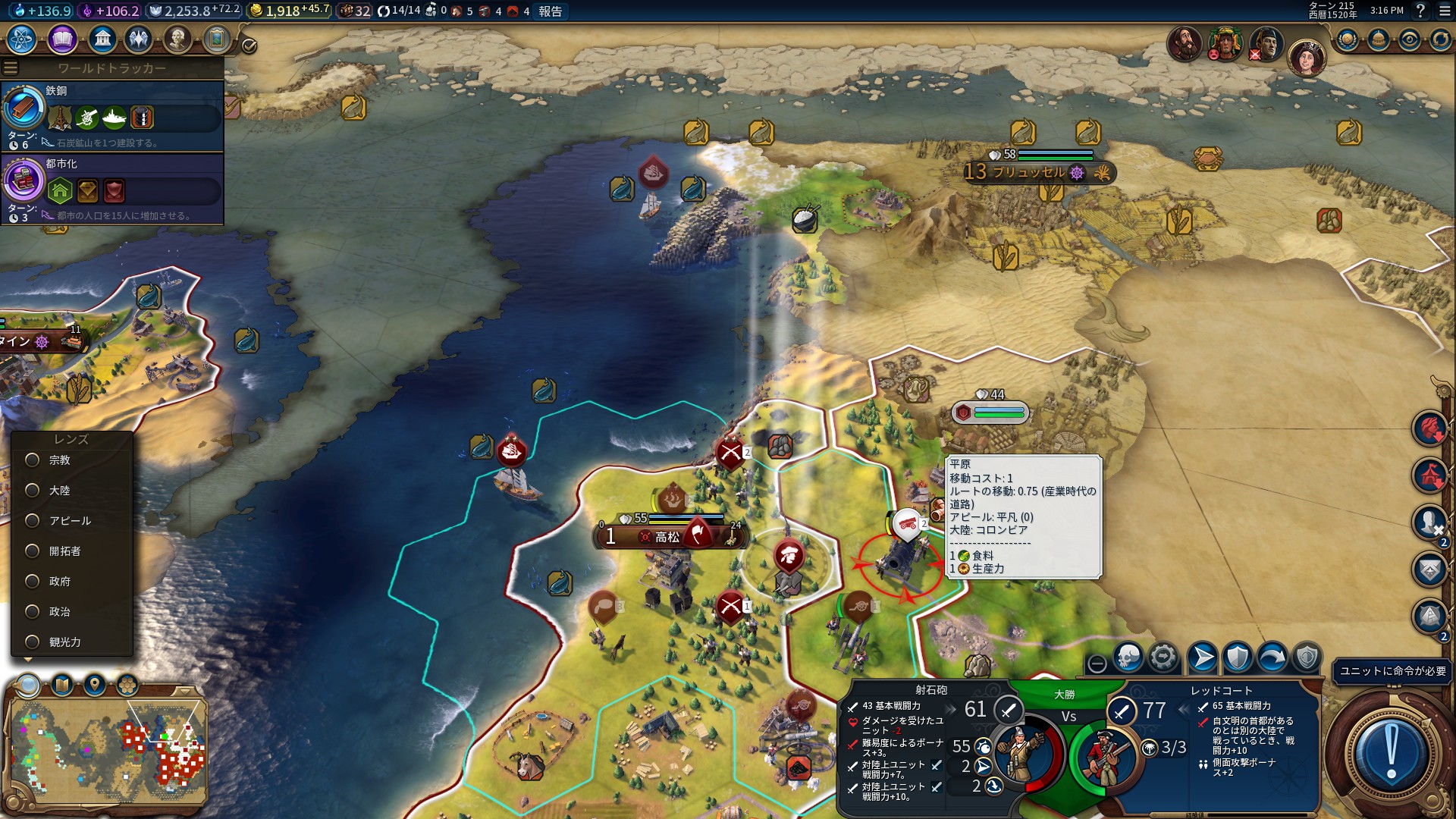
Task: Toggle the map pin button above minimap
Action: click(x=95, y=686)
